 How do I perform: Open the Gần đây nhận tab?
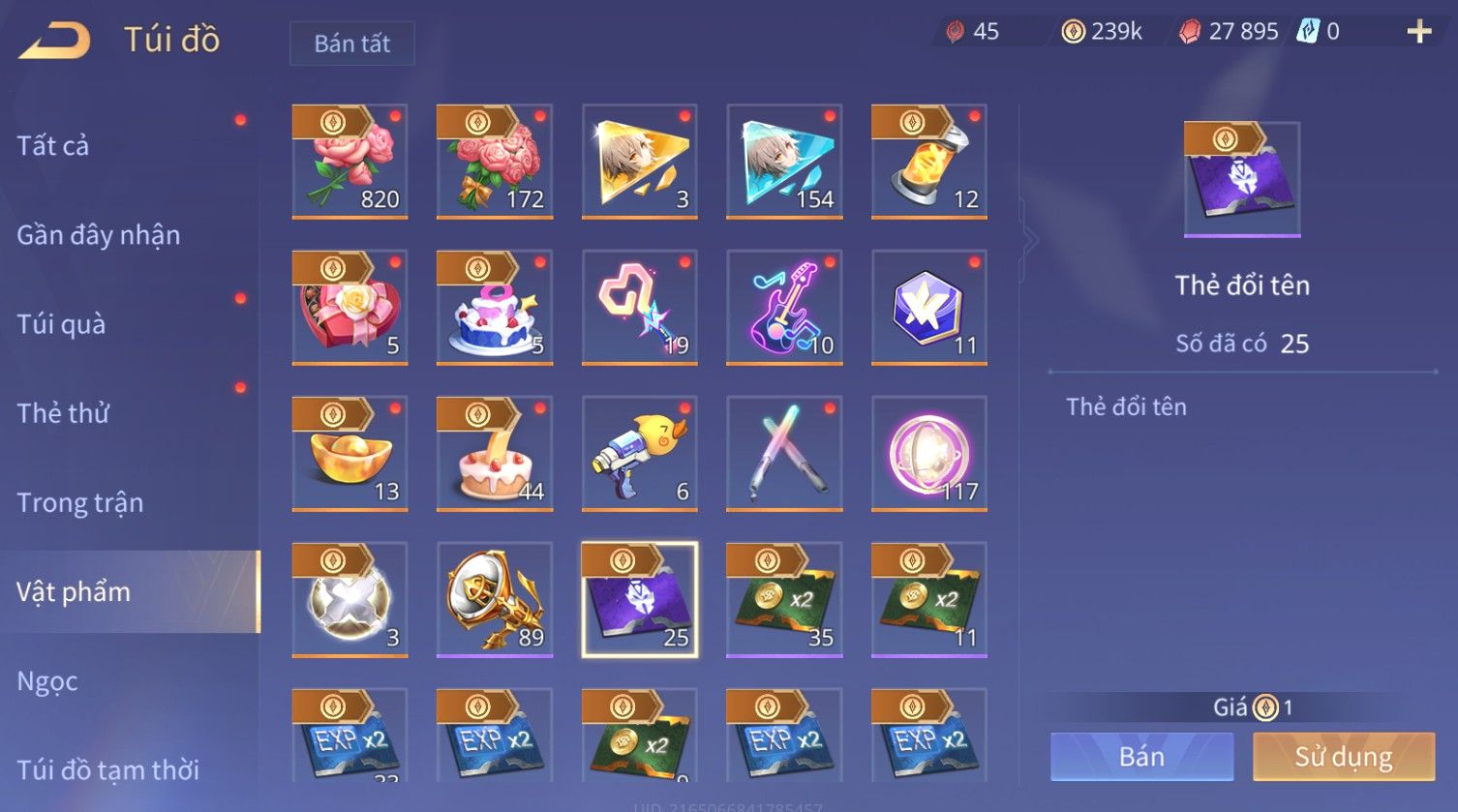click(98, 235)
